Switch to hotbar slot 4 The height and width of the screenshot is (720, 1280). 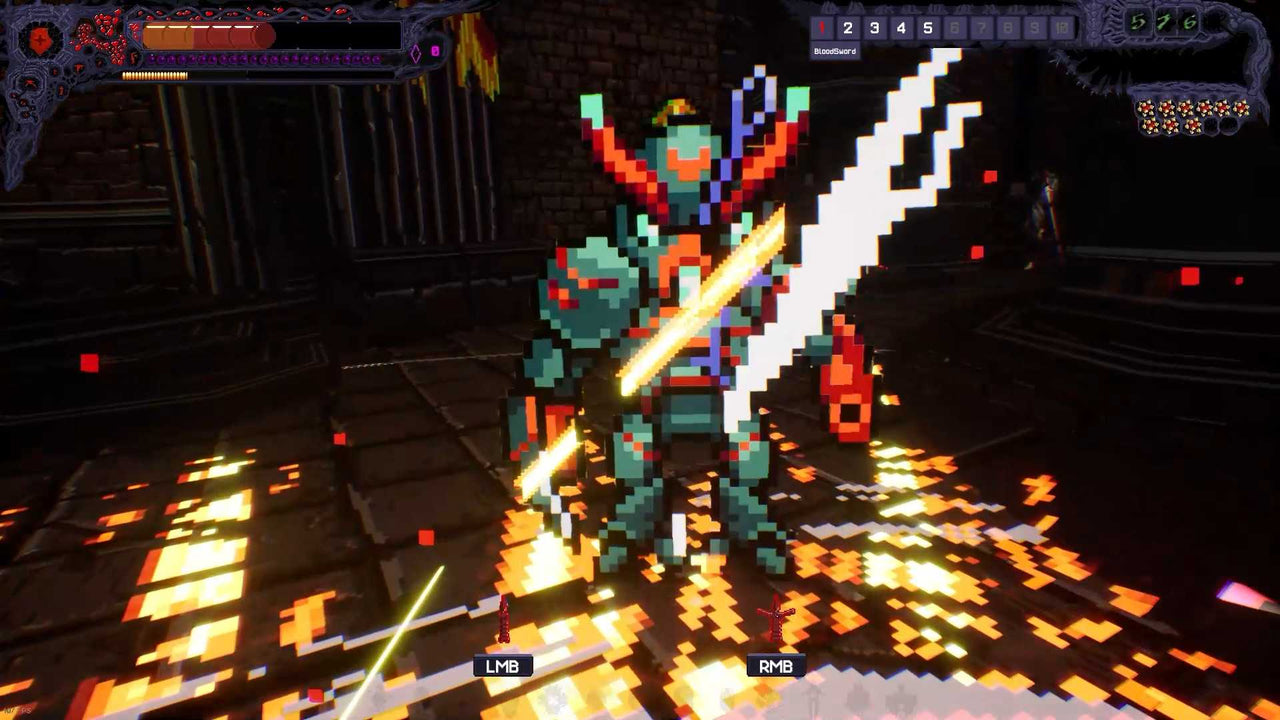pos(902,27)
